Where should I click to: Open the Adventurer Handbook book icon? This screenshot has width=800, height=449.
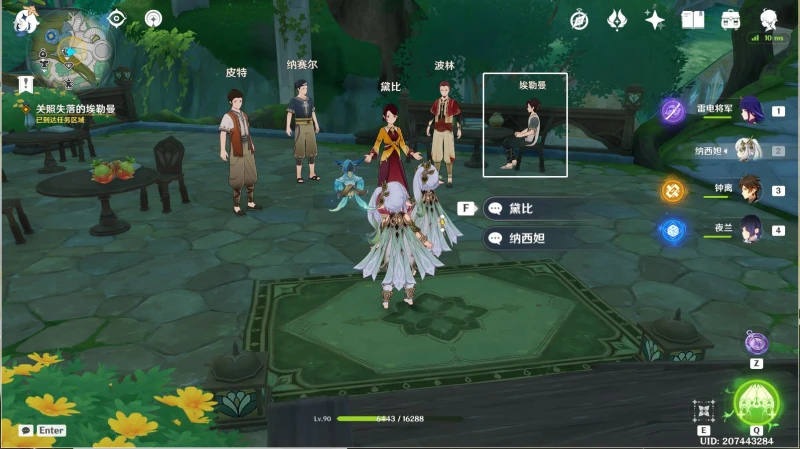pos(693,19)
